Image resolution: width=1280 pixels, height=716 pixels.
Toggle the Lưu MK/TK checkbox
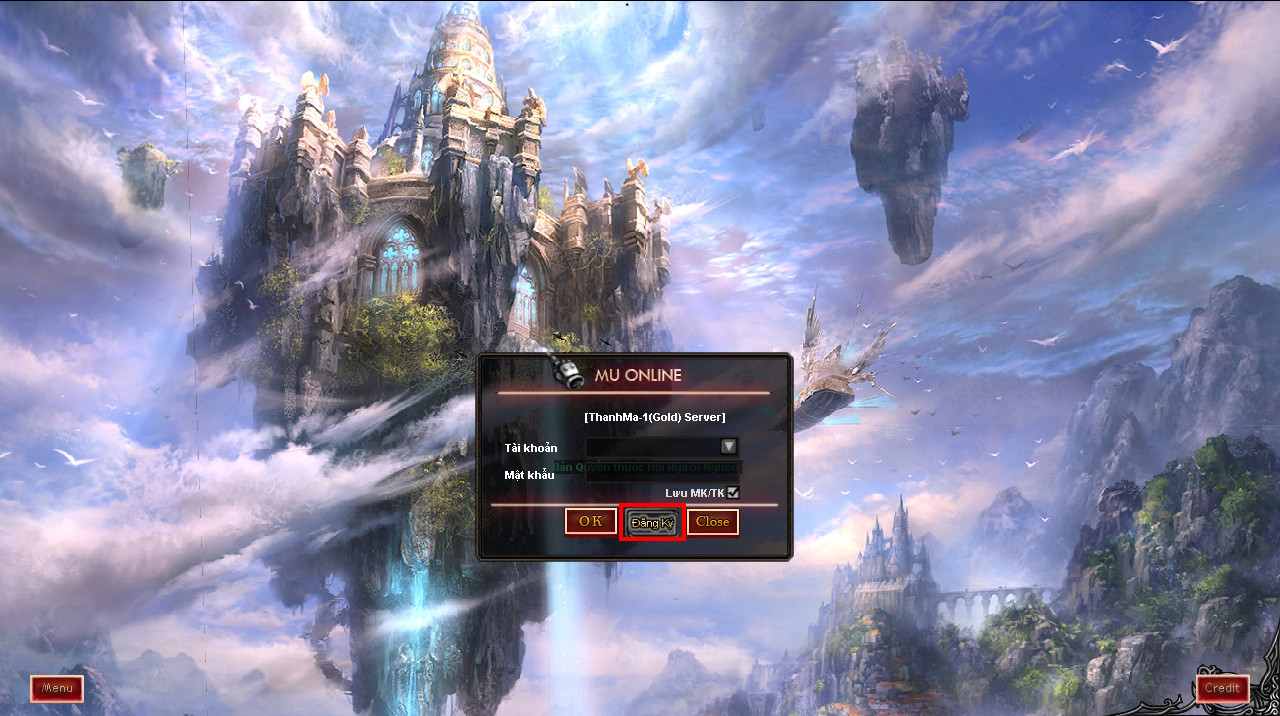pyautogui.click(x=733, y=492)
